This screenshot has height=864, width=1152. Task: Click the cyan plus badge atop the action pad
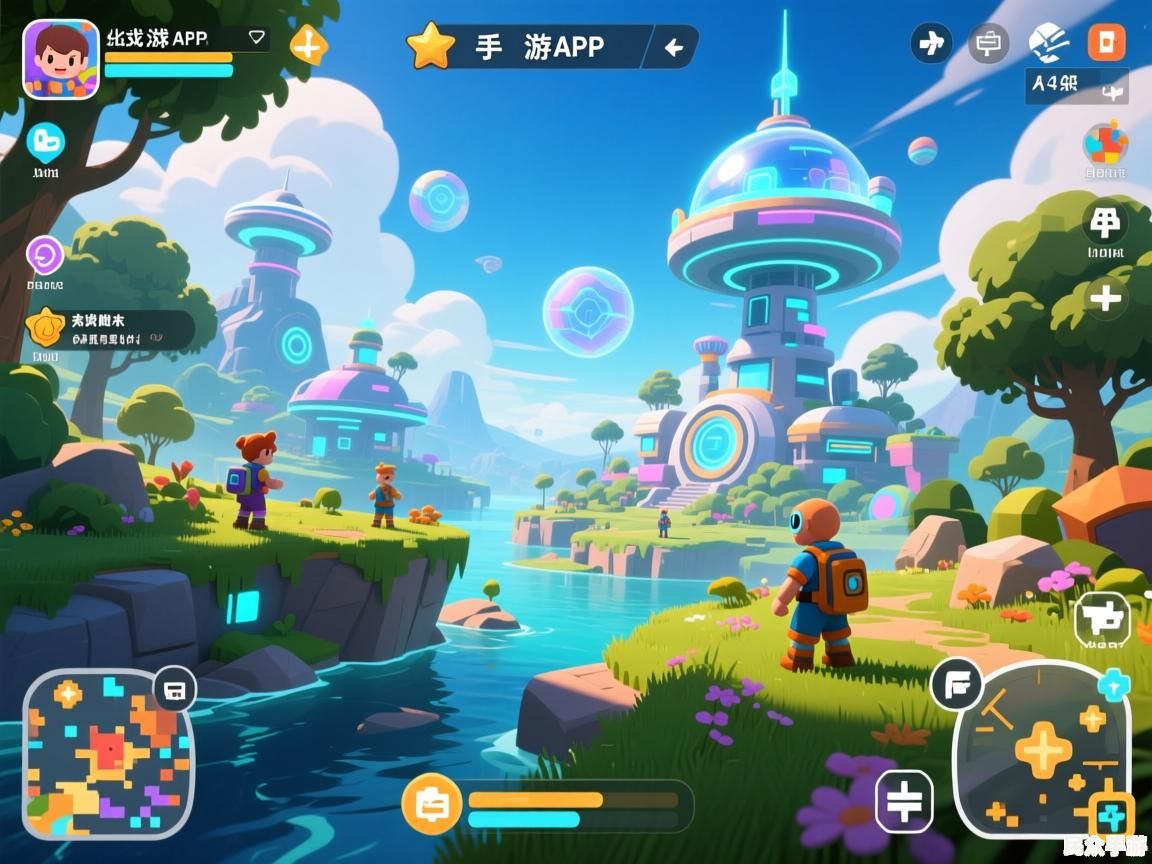(x=1113, y=684)
